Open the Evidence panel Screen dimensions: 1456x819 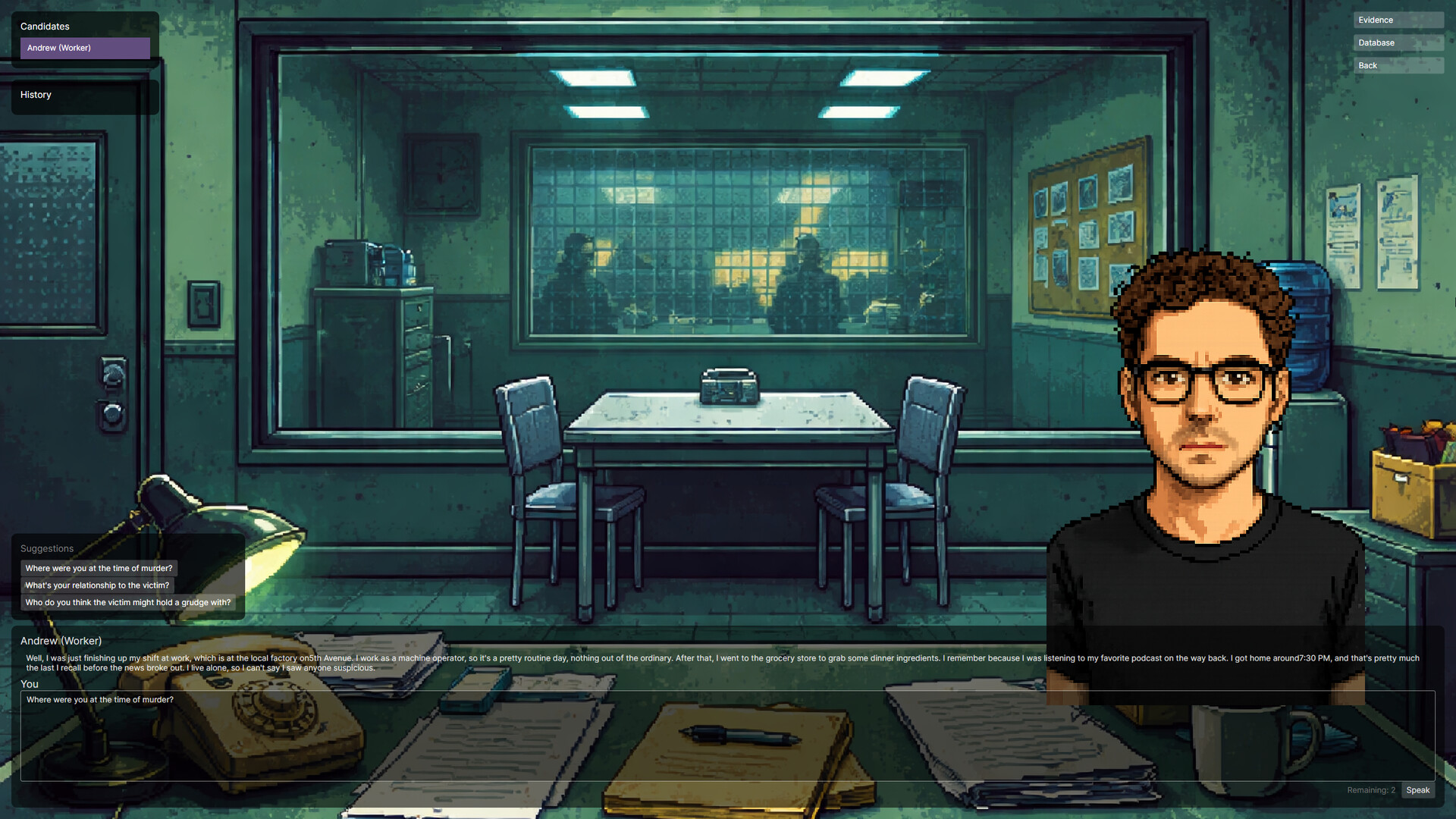click(1398, 20)
